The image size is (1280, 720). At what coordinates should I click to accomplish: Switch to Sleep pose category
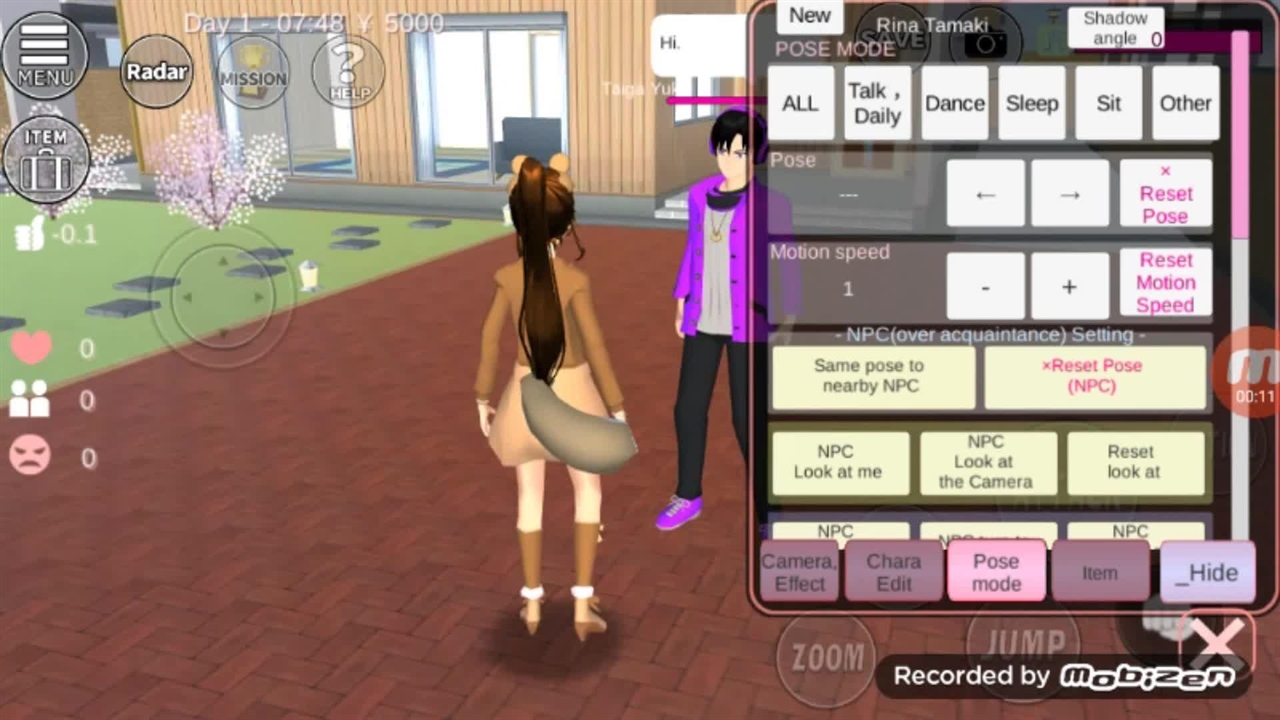[1031, 103]
